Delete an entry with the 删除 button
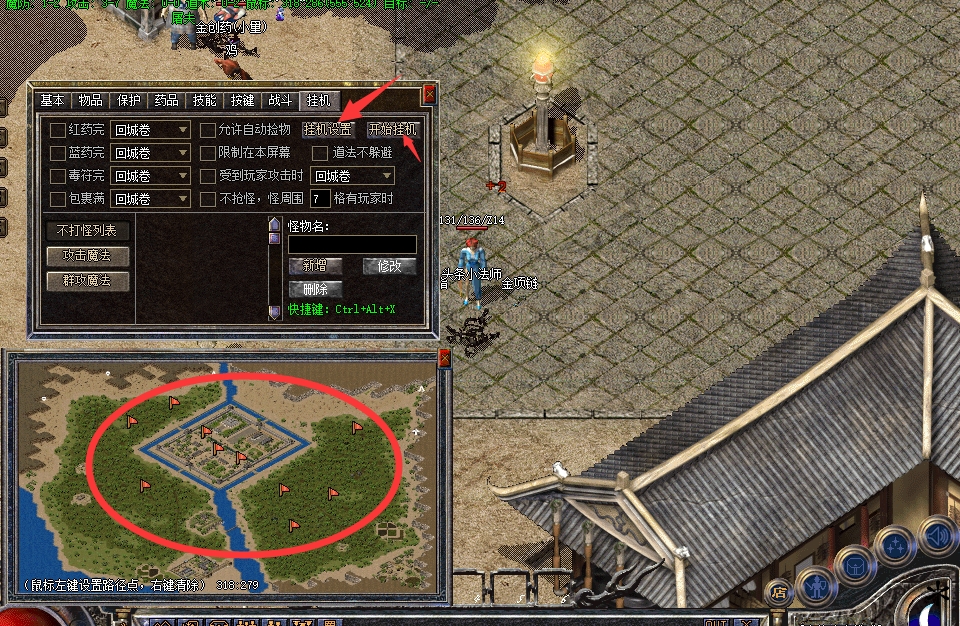Screen dimensions: 960x626 click(x=315, y=289)
